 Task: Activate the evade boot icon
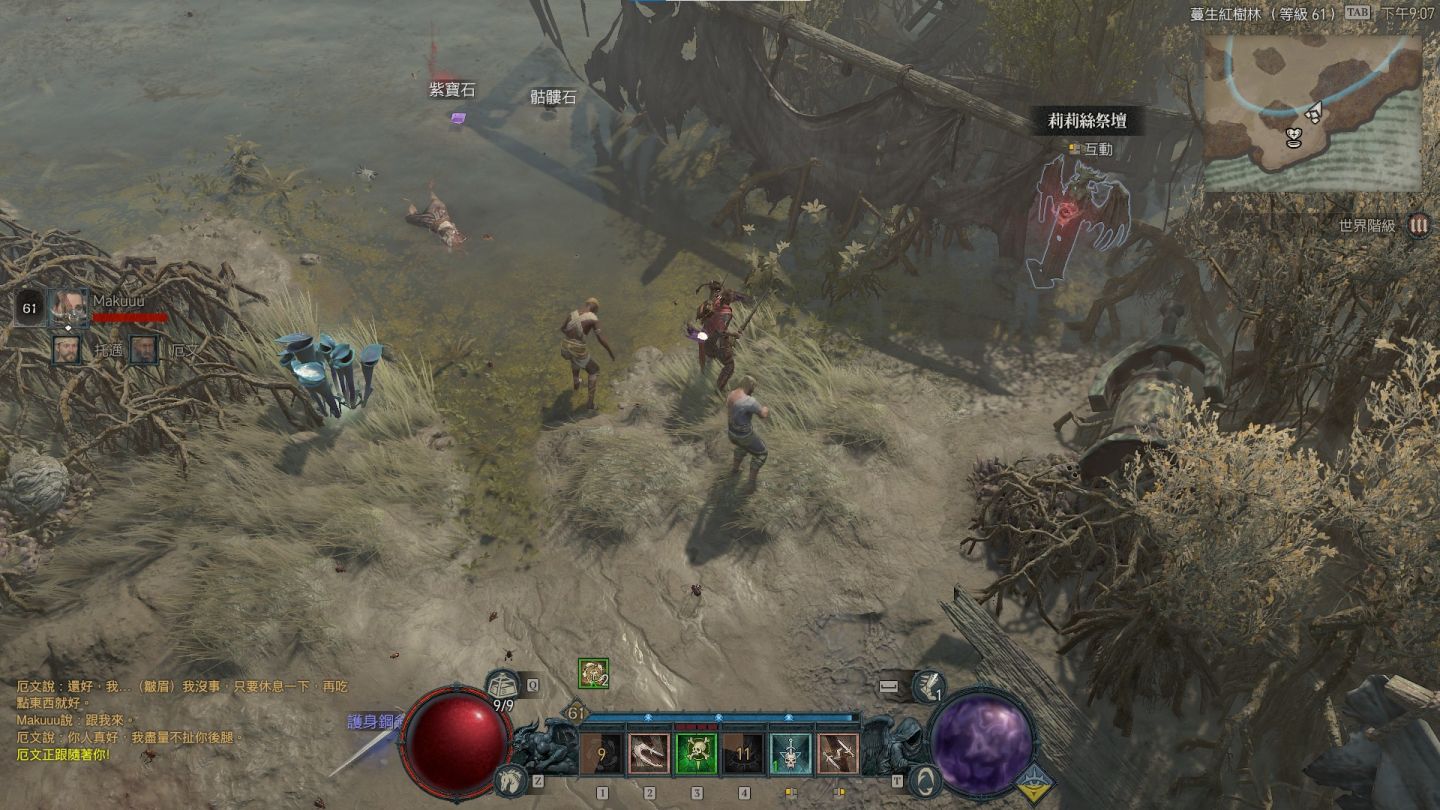tap(930, 686)
